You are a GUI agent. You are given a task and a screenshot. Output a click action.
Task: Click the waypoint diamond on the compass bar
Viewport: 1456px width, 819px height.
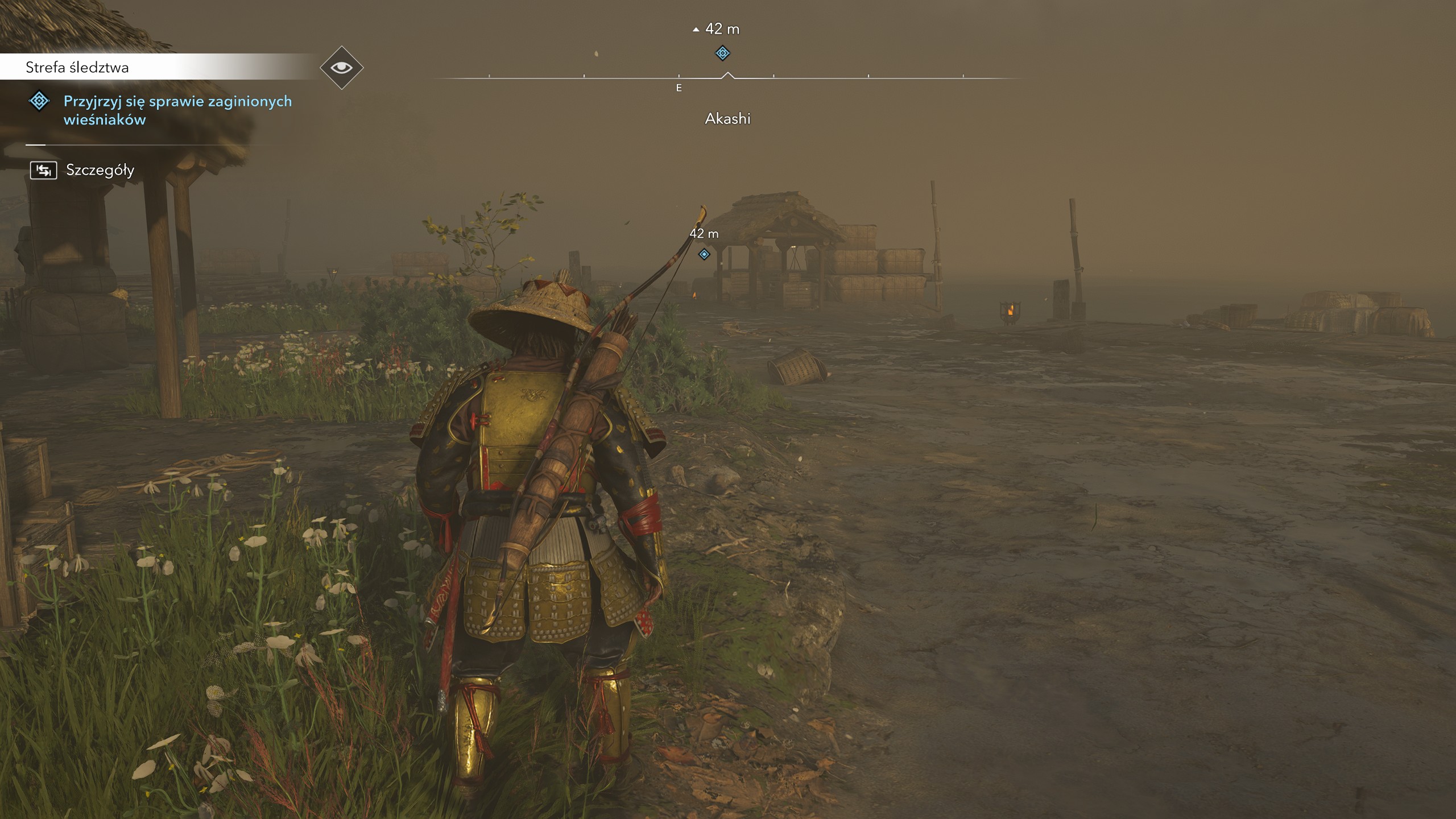(723, 53)
